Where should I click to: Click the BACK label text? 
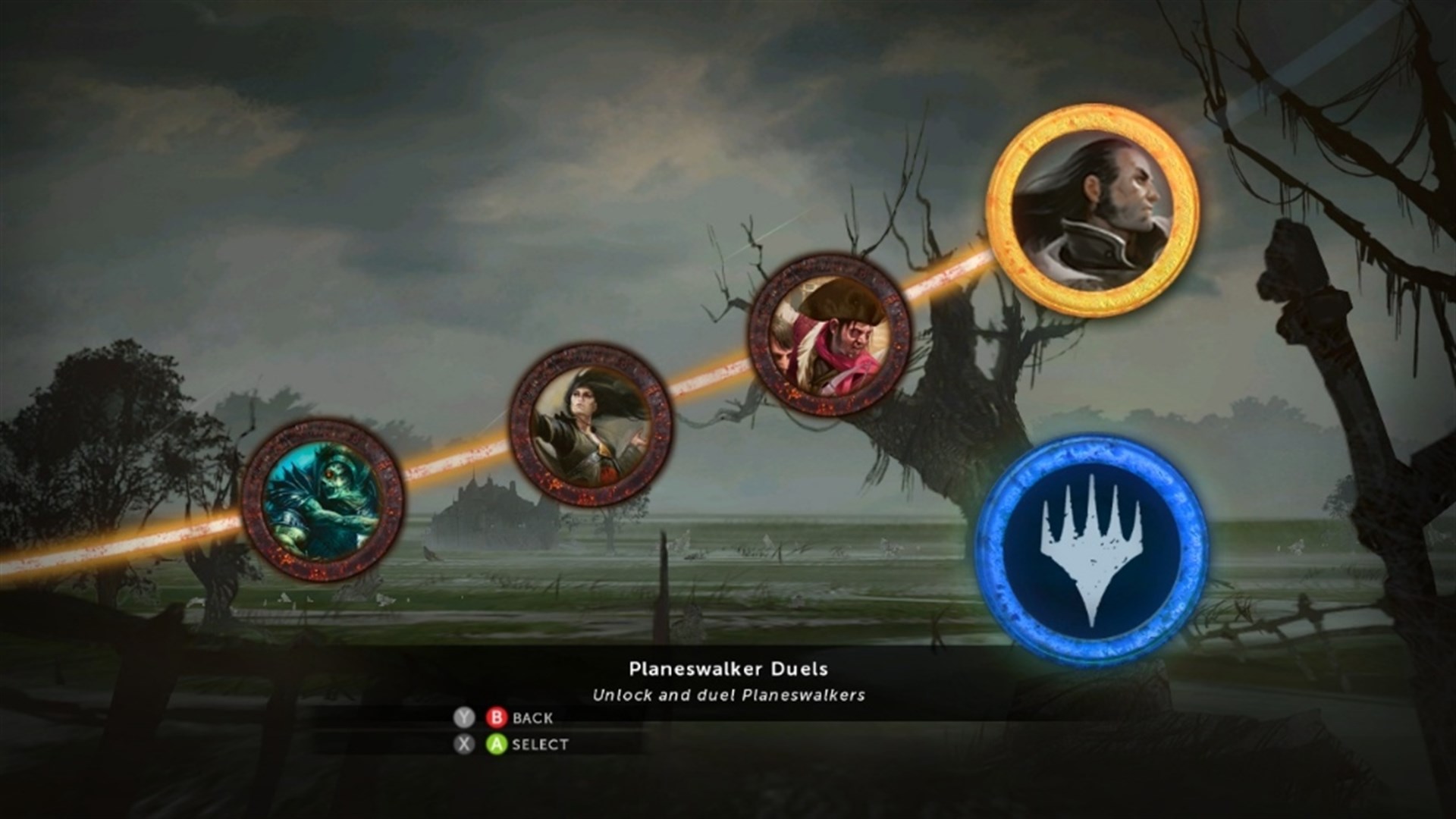click(x=533, y=717)
